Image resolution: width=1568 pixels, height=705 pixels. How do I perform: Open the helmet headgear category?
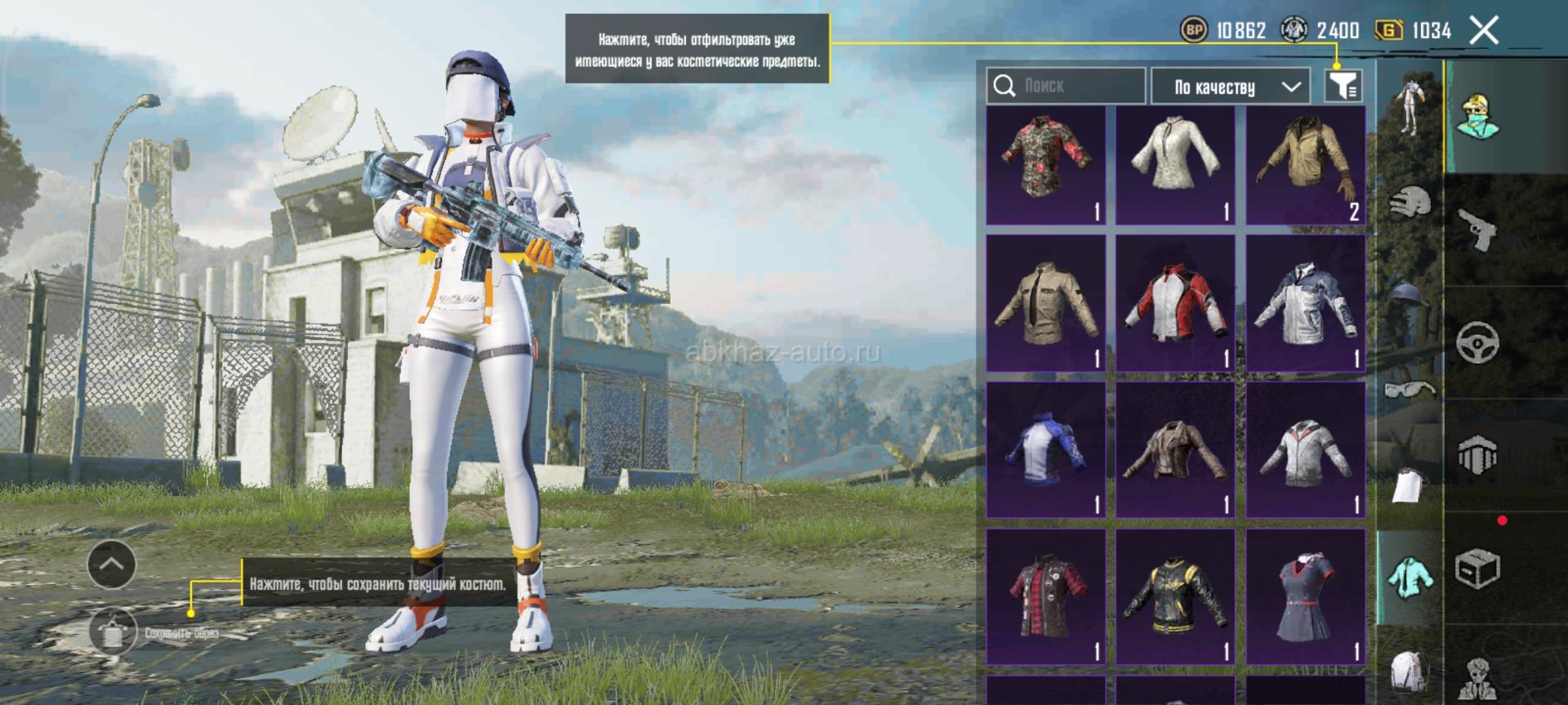(x=1410, y=200)
